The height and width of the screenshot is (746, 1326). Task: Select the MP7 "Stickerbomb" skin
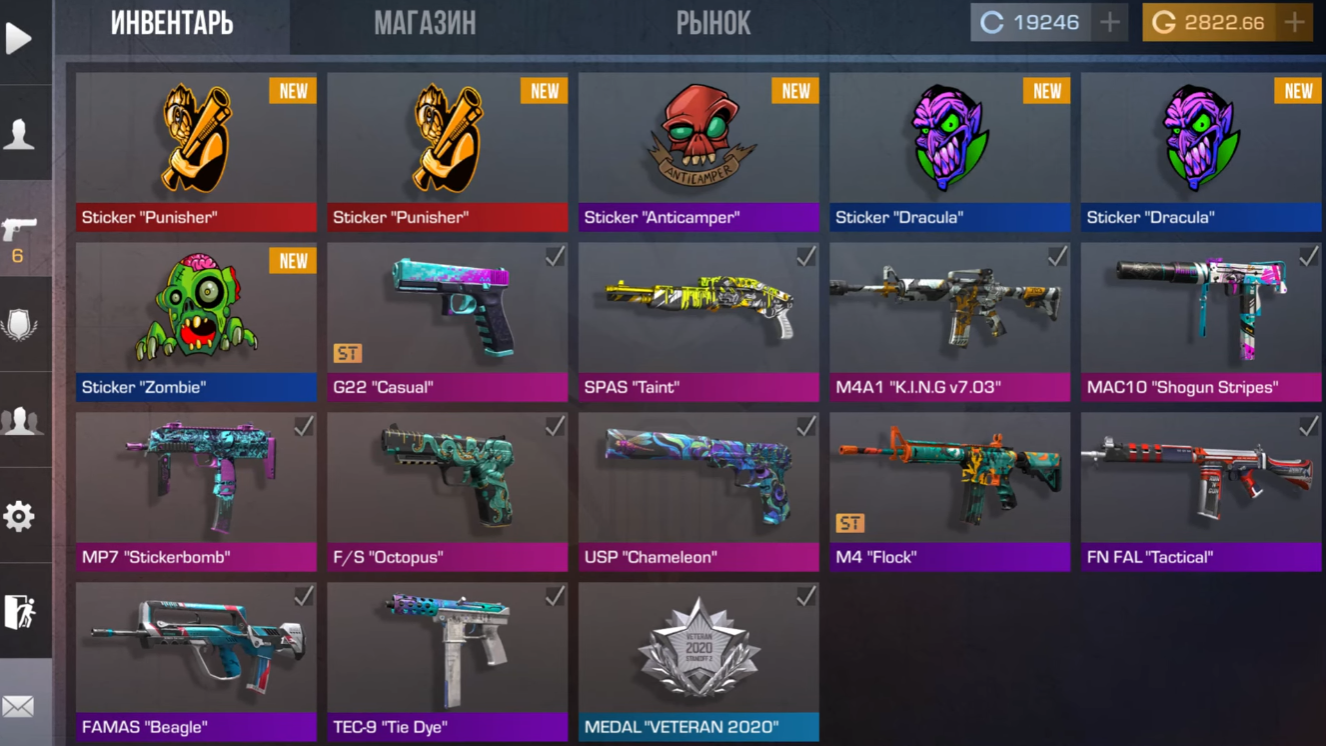[196, 490]
